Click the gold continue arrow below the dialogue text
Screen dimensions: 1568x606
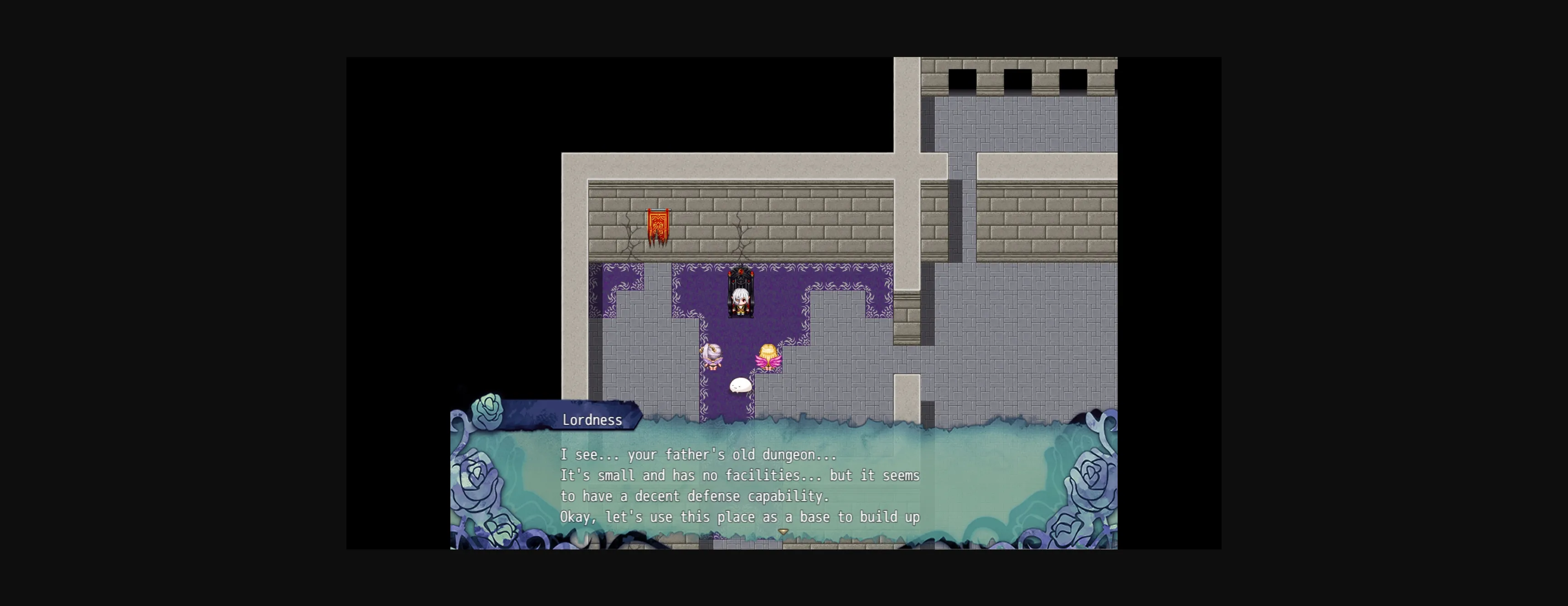click(x=783, y=531)
